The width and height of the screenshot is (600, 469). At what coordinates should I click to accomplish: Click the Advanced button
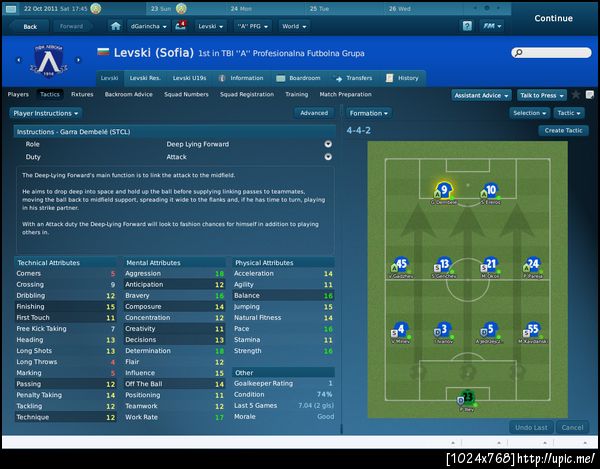click(x=313, y=113)
